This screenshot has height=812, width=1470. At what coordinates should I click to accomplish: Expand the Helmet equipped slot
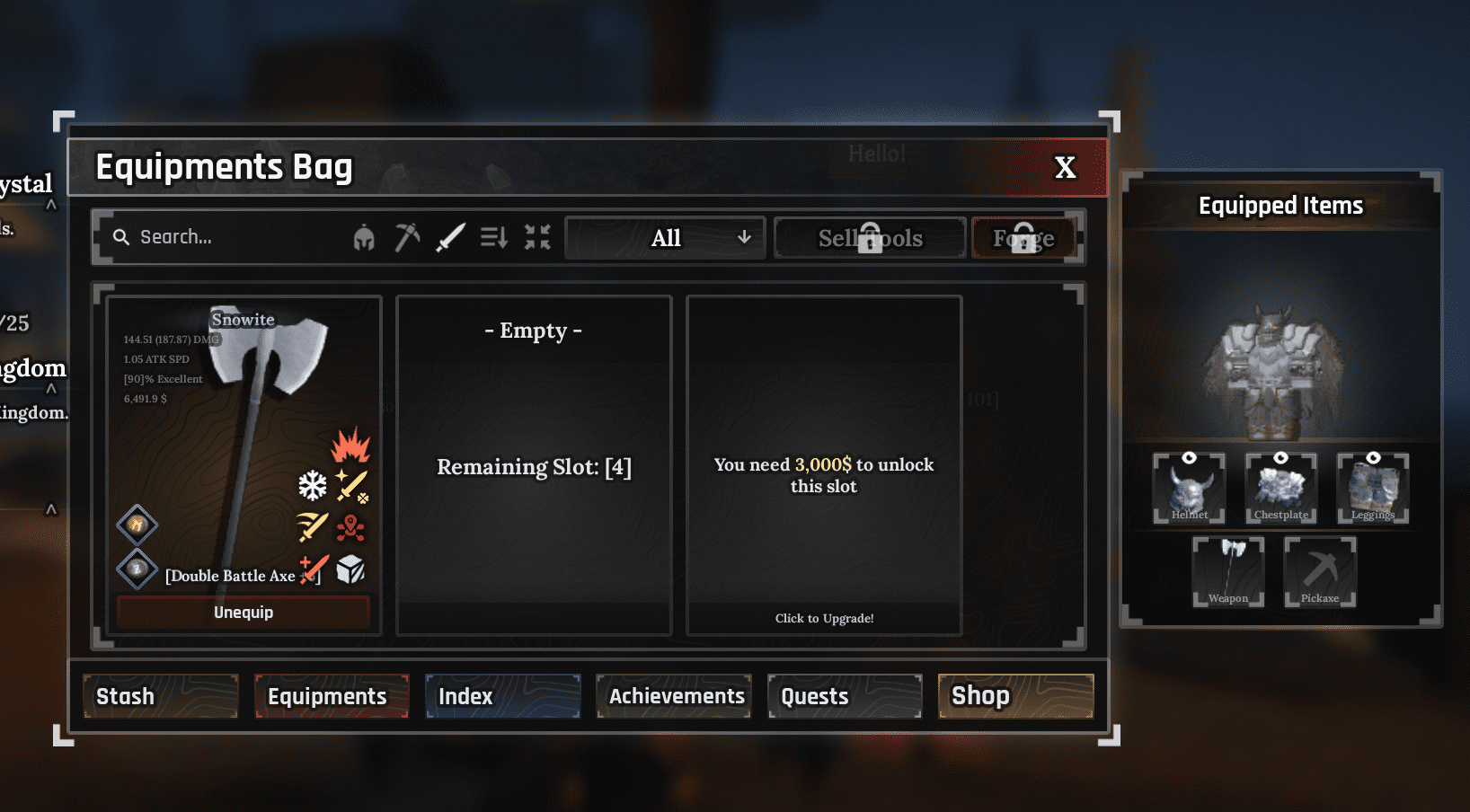1189,488
